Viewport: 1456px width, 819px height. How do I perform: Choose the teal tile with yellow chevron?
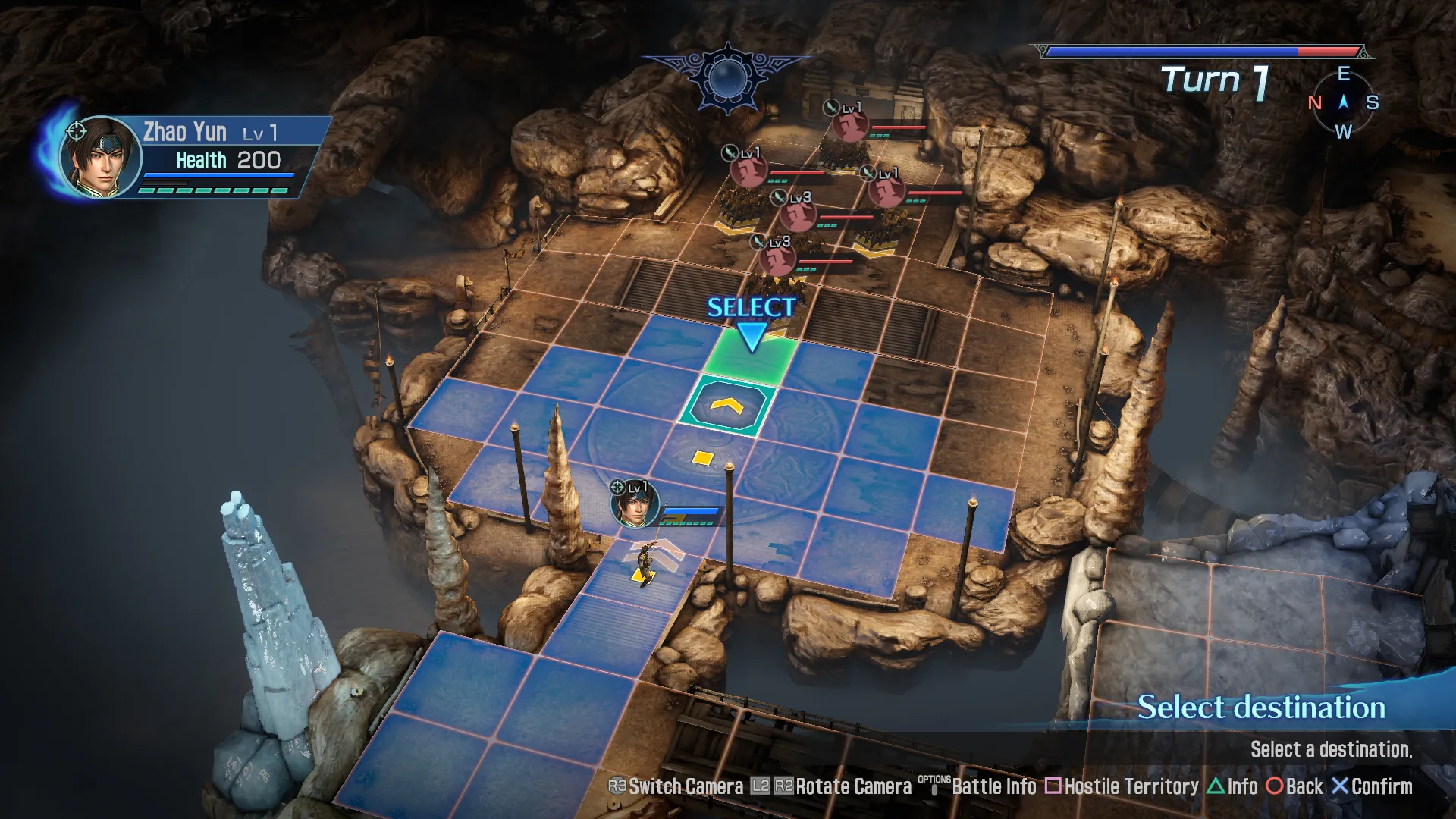pos(726,407)
